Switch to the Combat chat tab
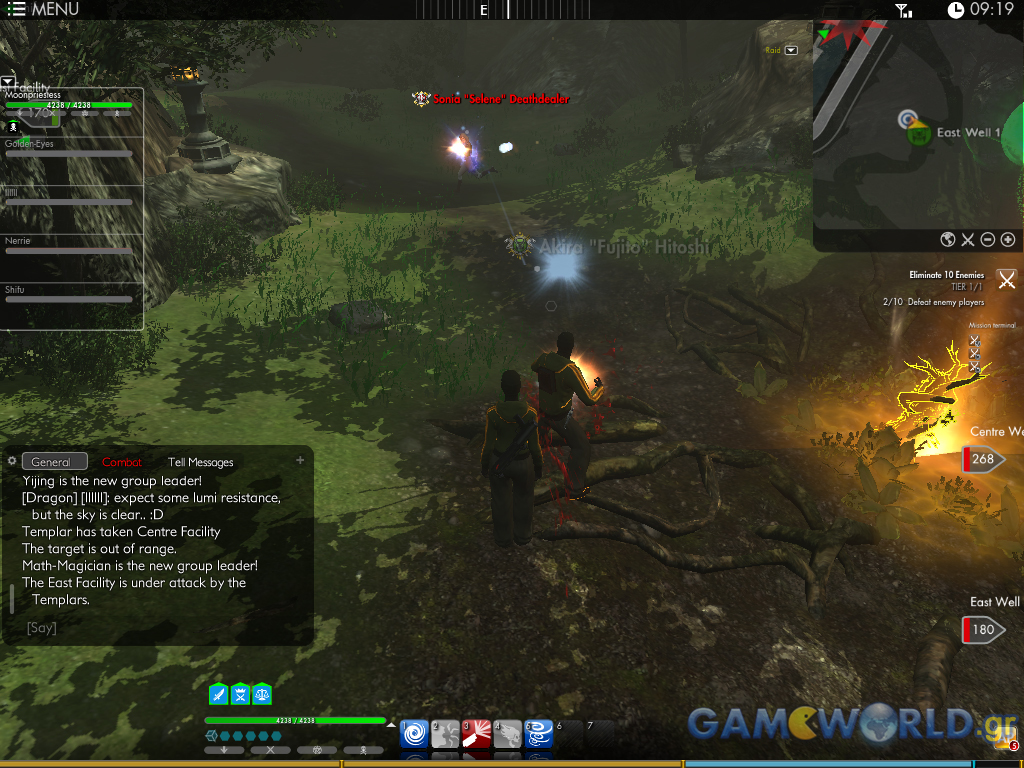 (122, 462)
